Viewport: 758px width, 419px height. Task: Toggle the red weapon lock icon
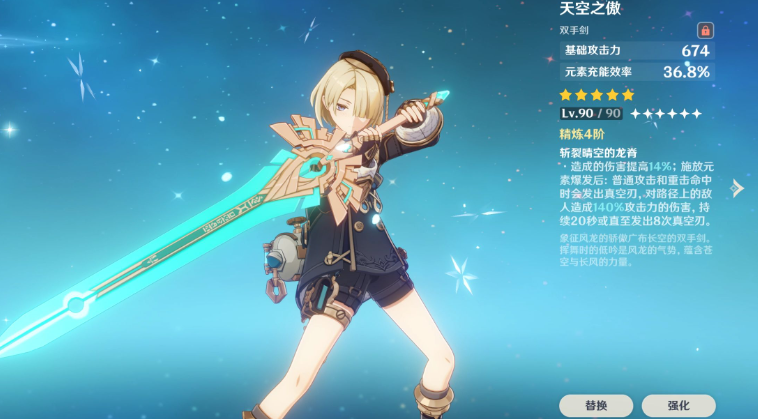[704, 31]
